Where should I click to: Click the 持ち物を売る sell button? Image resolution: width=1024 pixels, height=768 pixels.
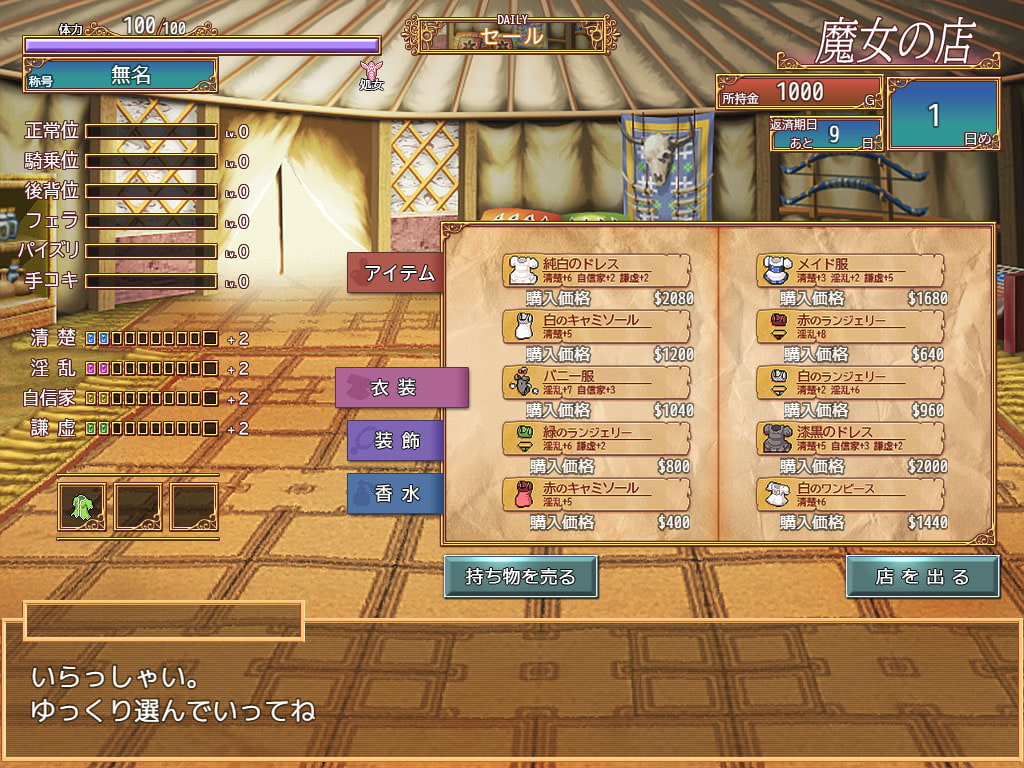(521, 577)
